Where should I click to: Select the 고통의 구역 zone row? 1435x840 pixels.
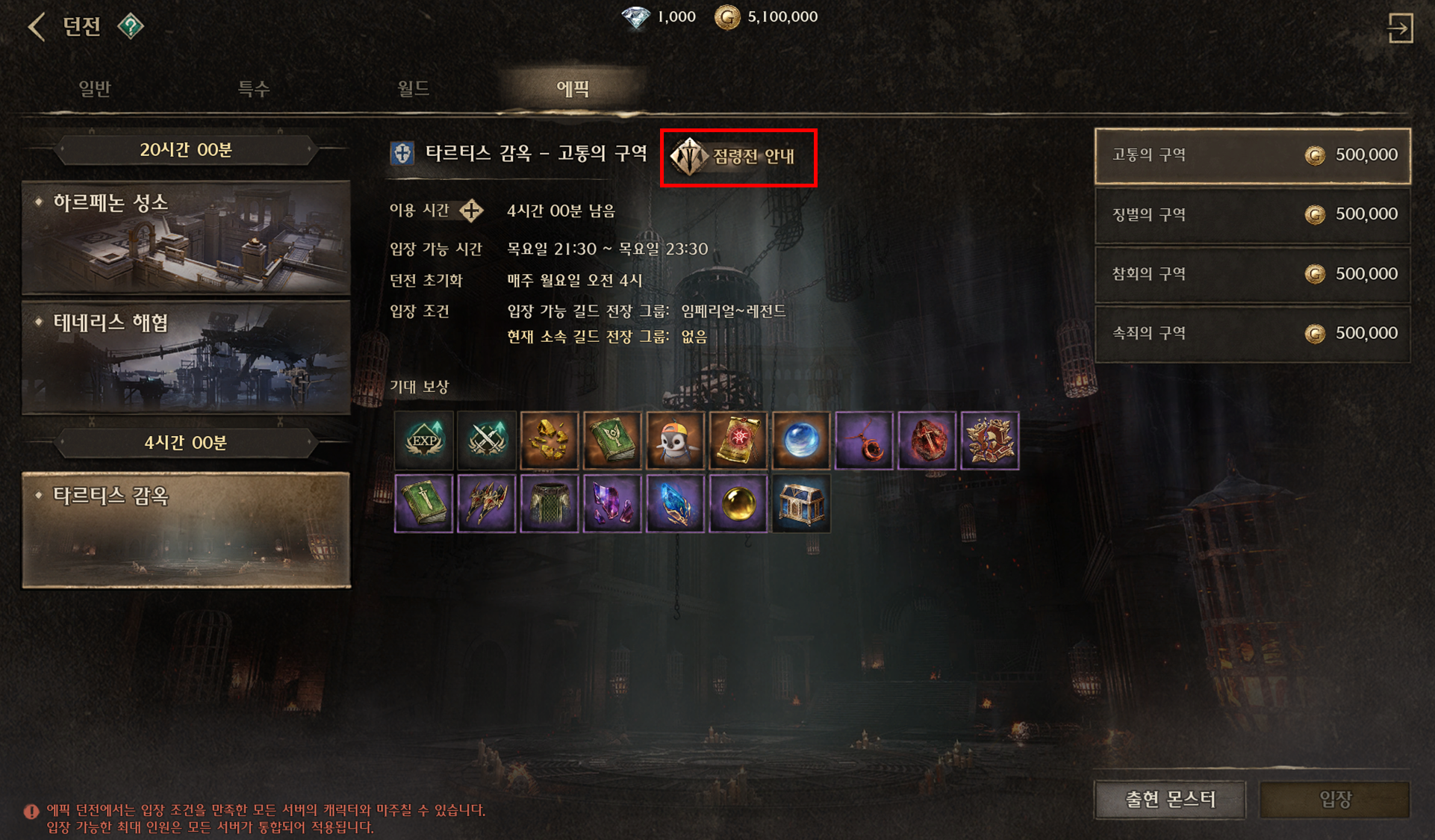[x=1252, y=155]
